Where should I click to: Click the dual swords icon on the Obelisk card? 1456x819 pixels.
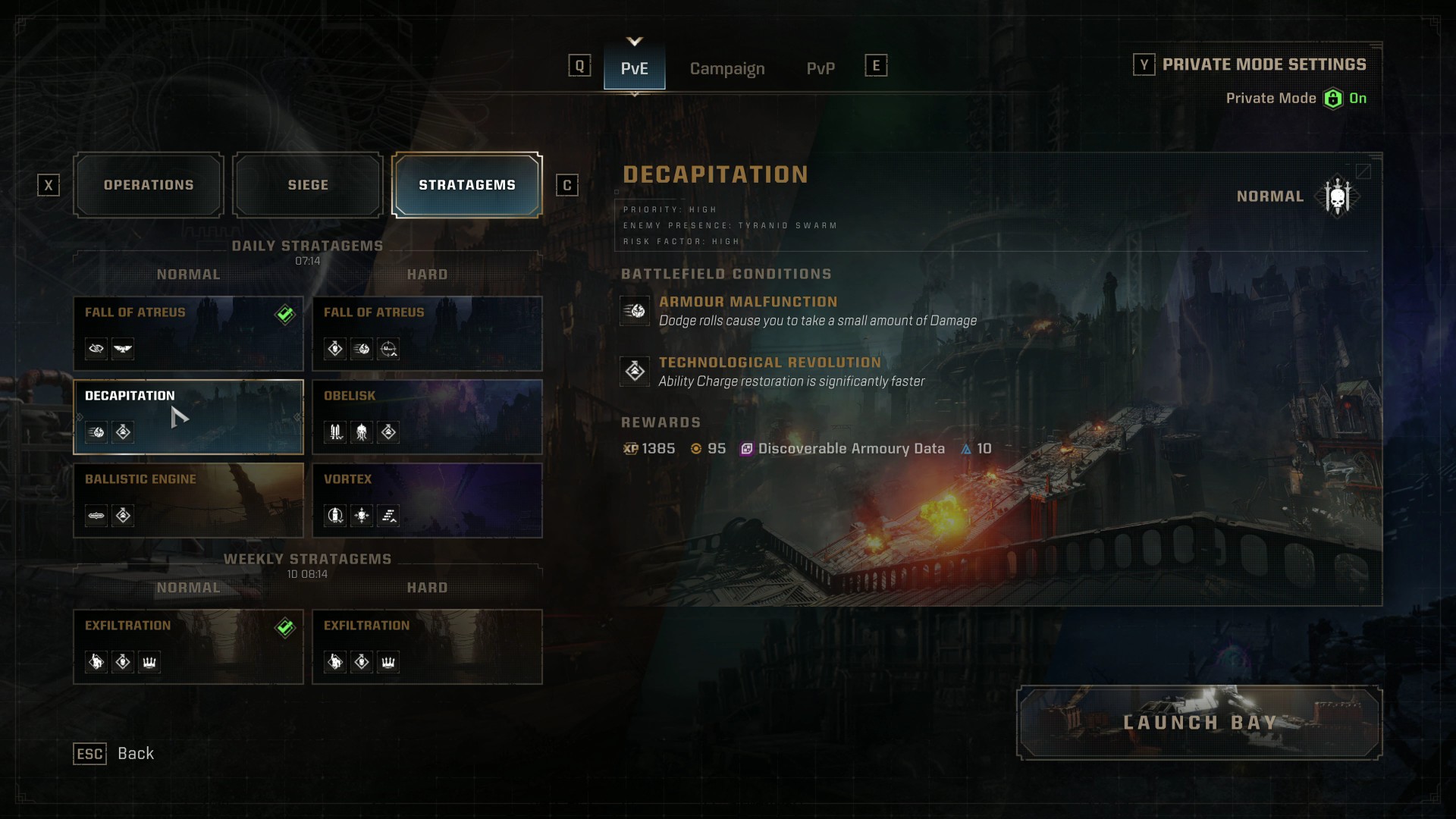334,433
